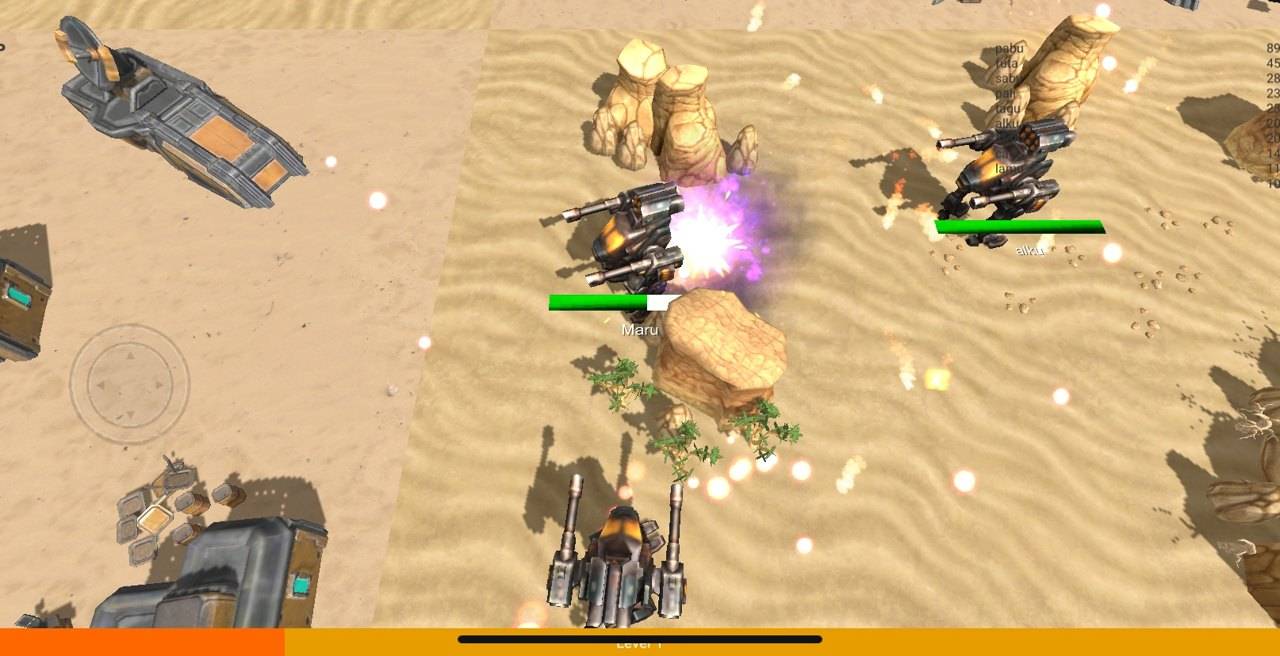The width and height of the screenshot is (1280, 656).
Task: Tap the virtual movement joystick
Action: (x=129, y=384)
